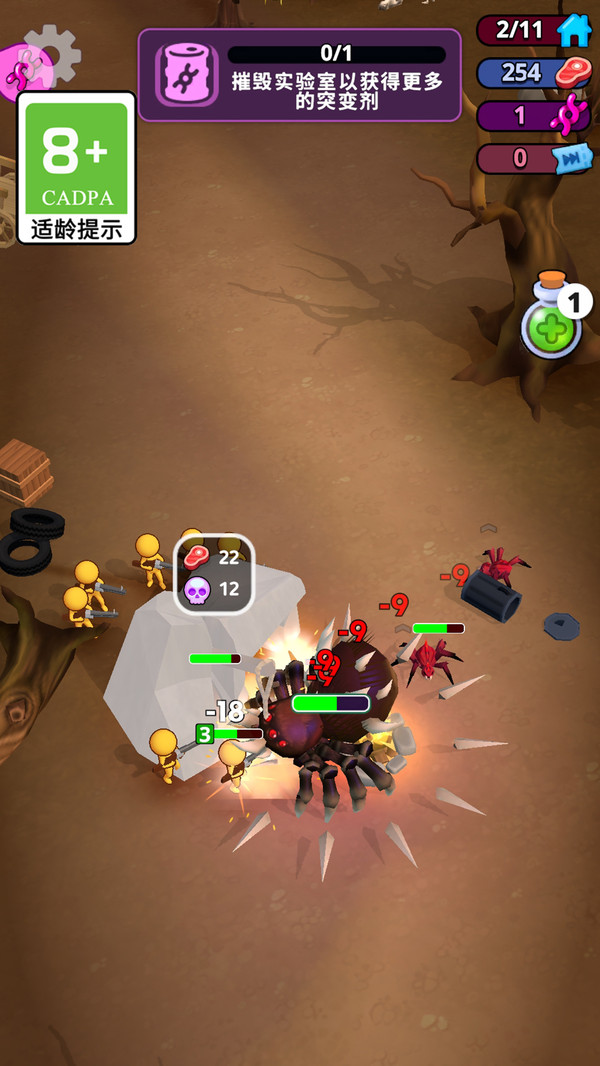This screenshot has height=1066, width=600.
Task: Tap the pink DNA mutagen counter
Action: tap(534, 115)
